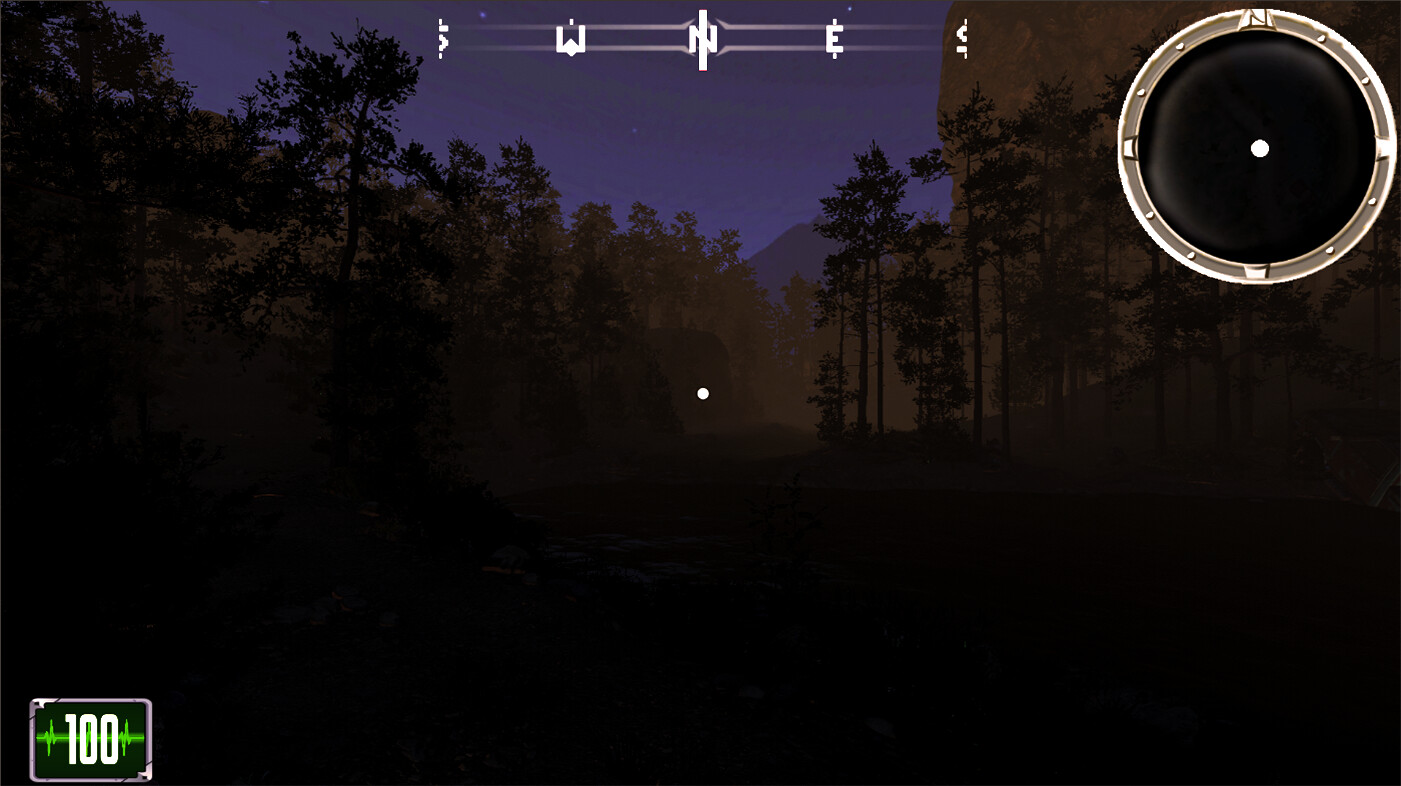Image resolution: width=1401 pixels, height=786 pixels.
Task: Click the player dot inside the minimap
Action: (x=1260, y=150)
